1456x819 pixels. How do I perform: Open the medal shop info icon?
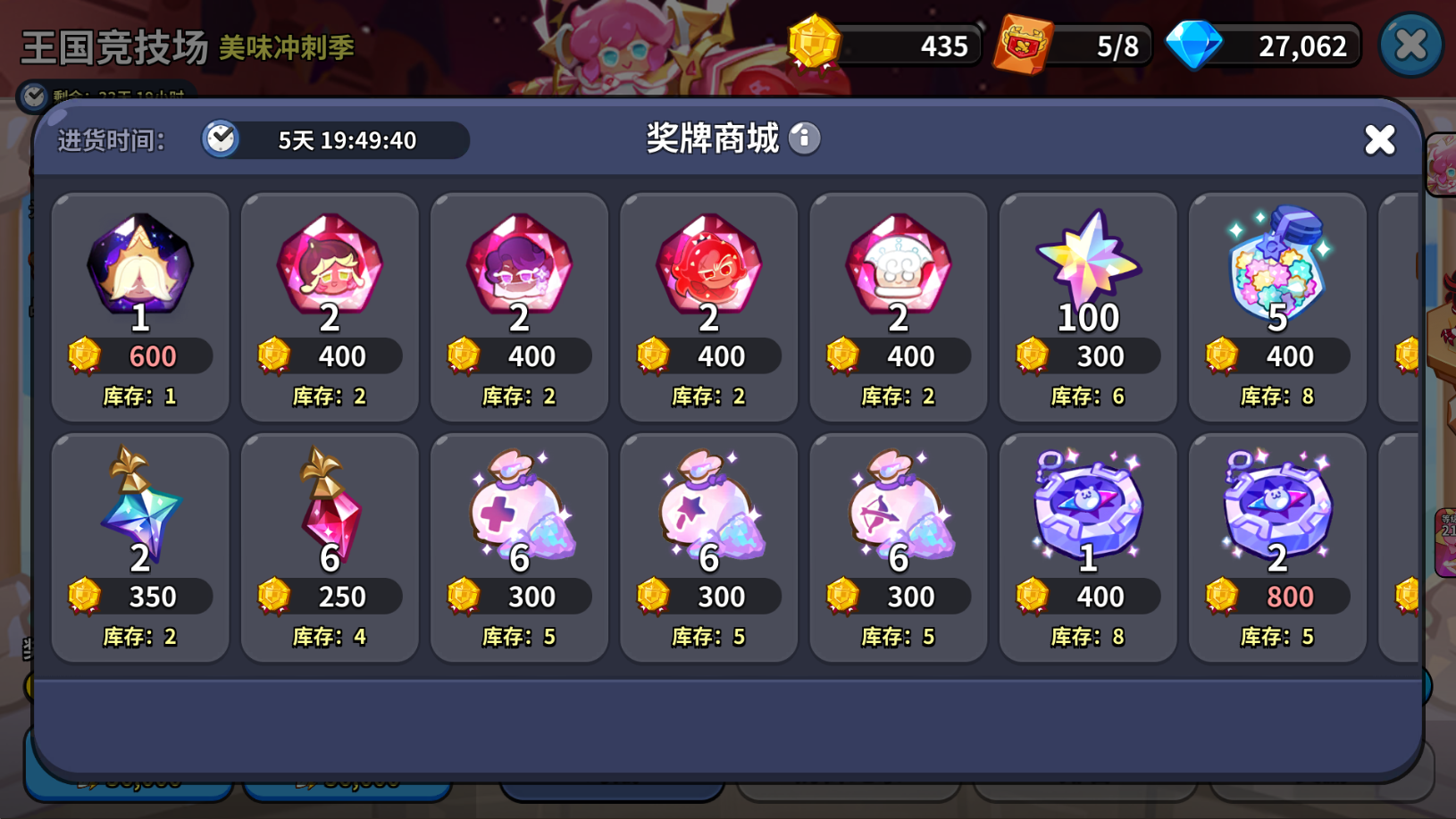[805, 138]
